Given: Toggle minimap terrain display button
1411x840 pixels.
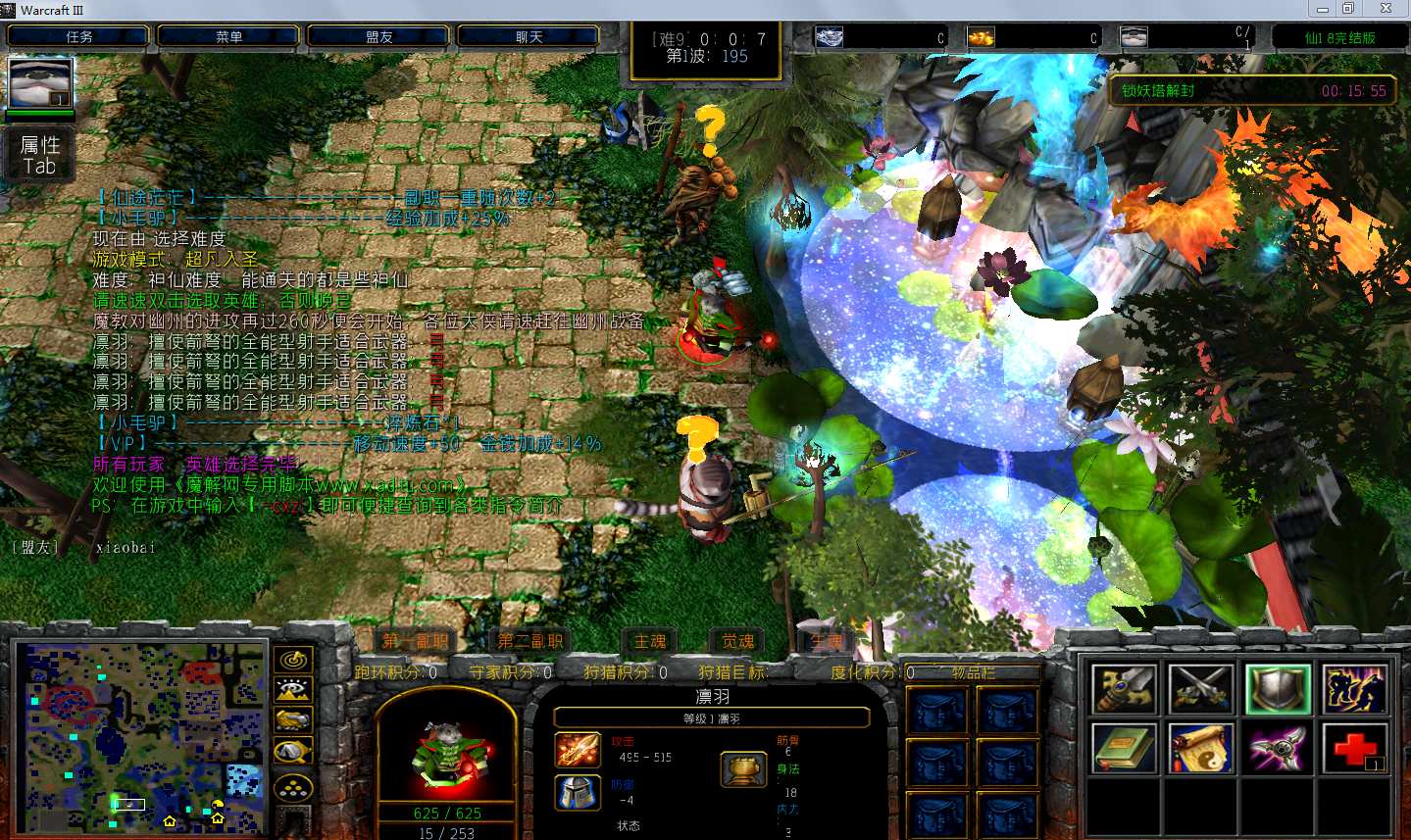Looking at the screenshot, I should click(293, 691).
